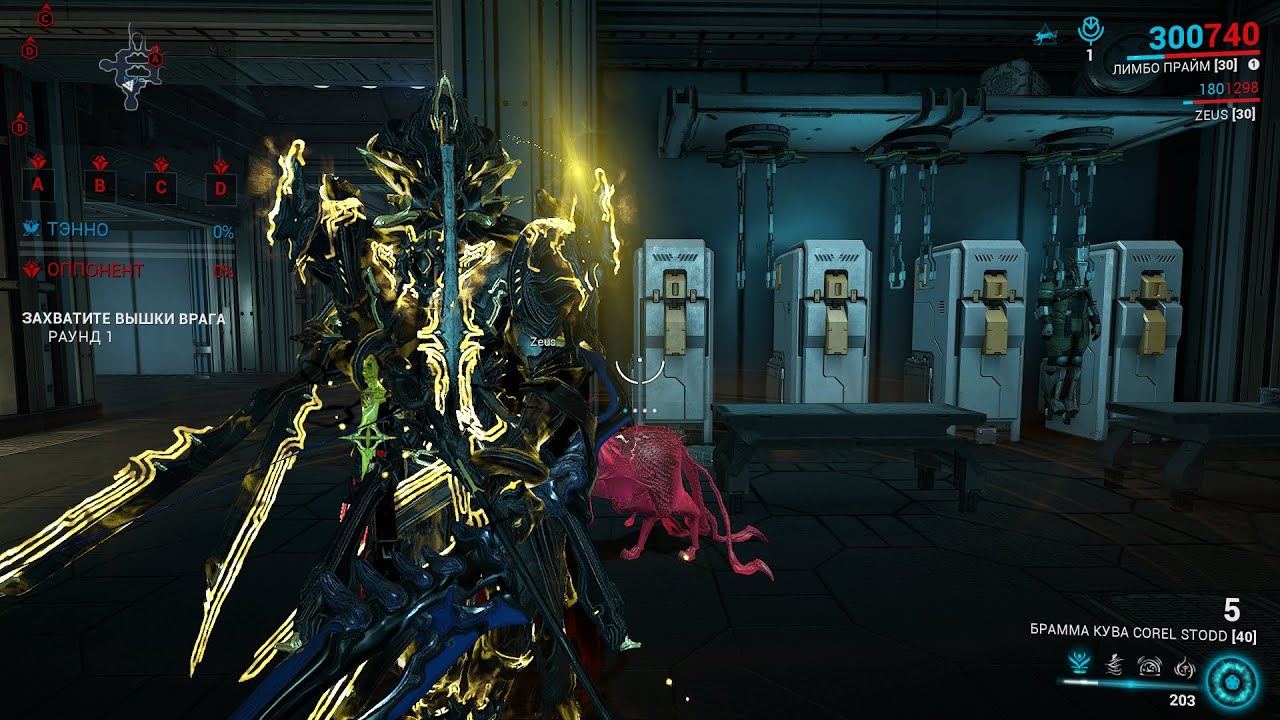Select the tower A status box
The image size is (1280, 720).
(37, 184)
